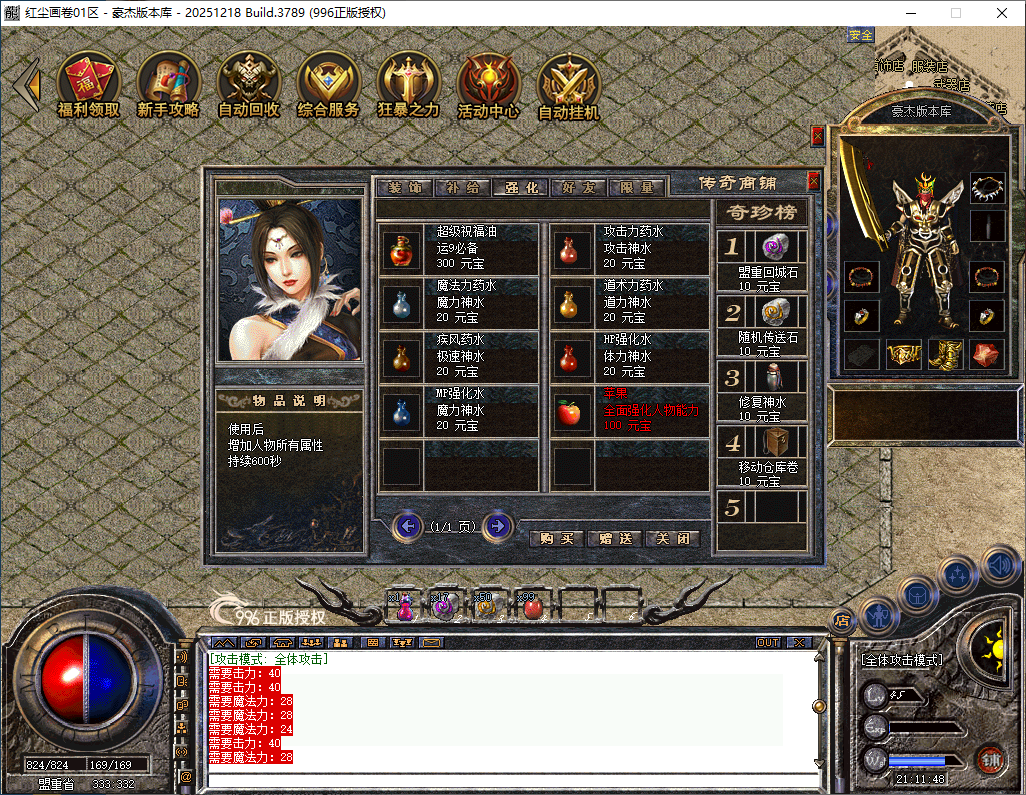Click the 购买 buy button
The image size is (1026, 795).
[556, 538]
